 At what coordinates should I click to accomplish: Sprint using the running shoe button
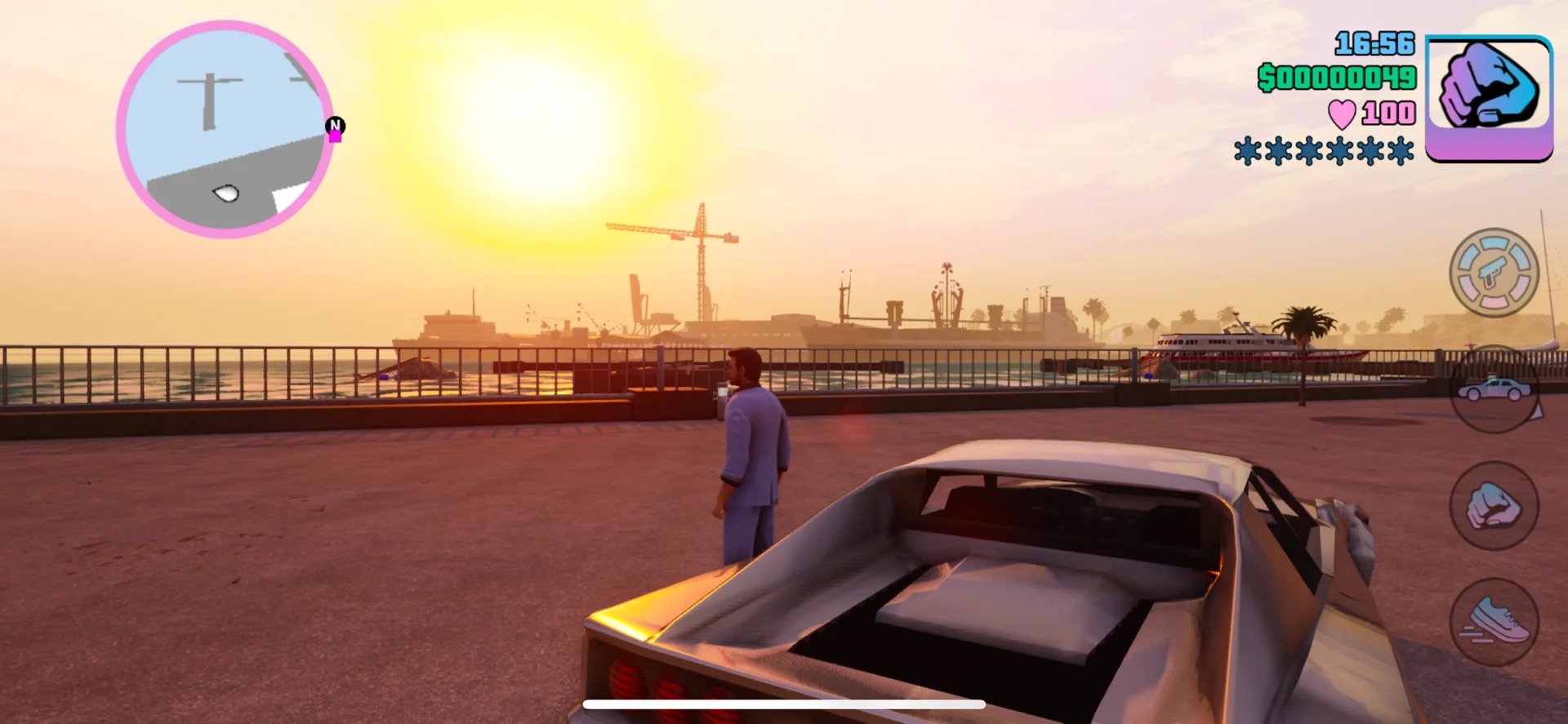tap(1494, 622)
